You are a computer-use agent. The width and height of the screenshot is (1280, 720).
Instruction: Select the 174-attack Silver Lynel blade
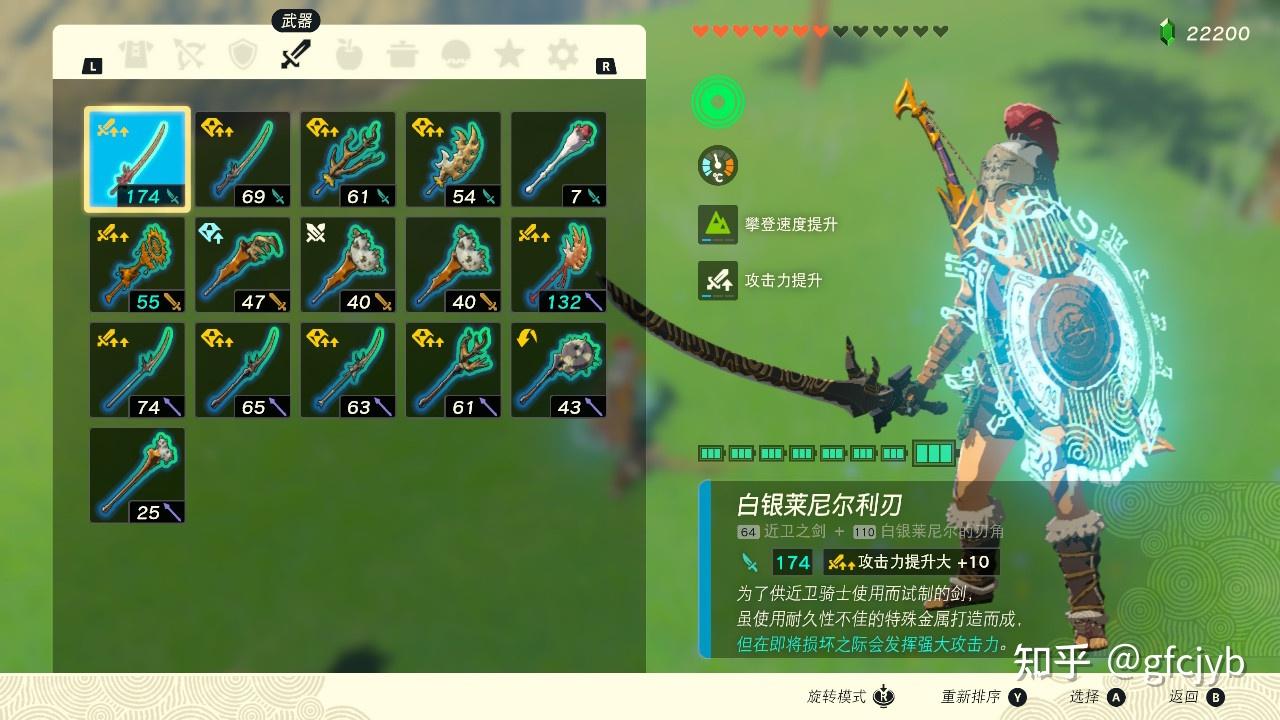138,160
